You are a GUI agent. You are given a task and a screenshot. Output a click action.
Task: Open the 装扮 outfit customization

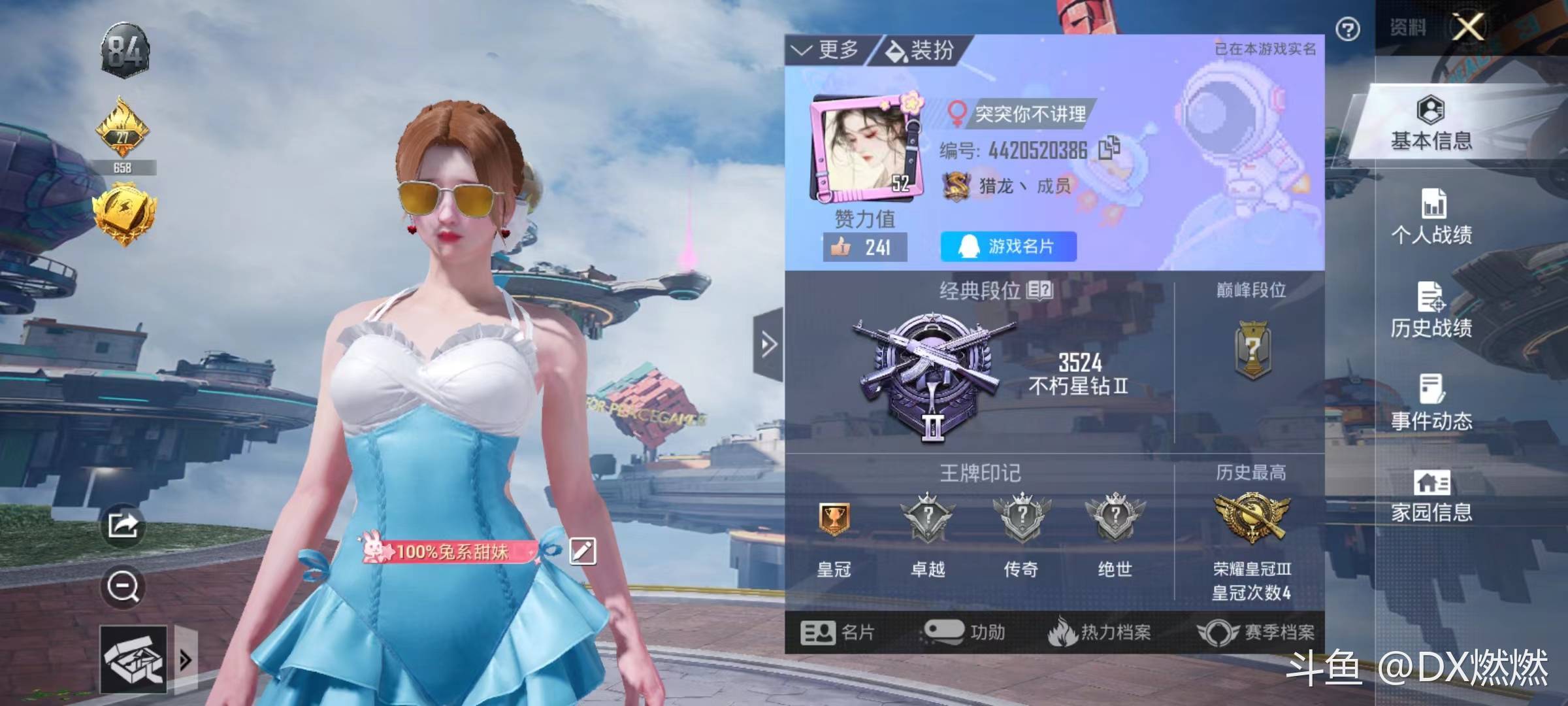click(x=920, y=50)
